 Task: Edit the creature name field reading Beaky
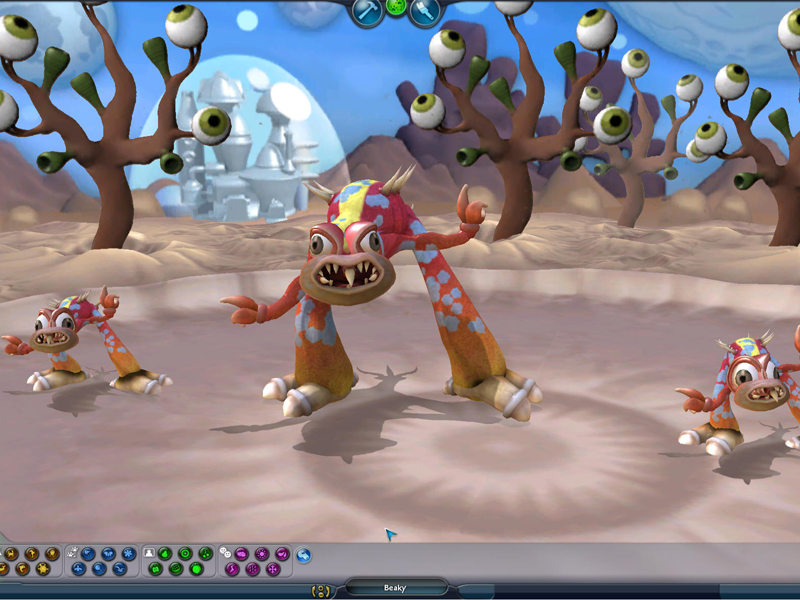395,588
